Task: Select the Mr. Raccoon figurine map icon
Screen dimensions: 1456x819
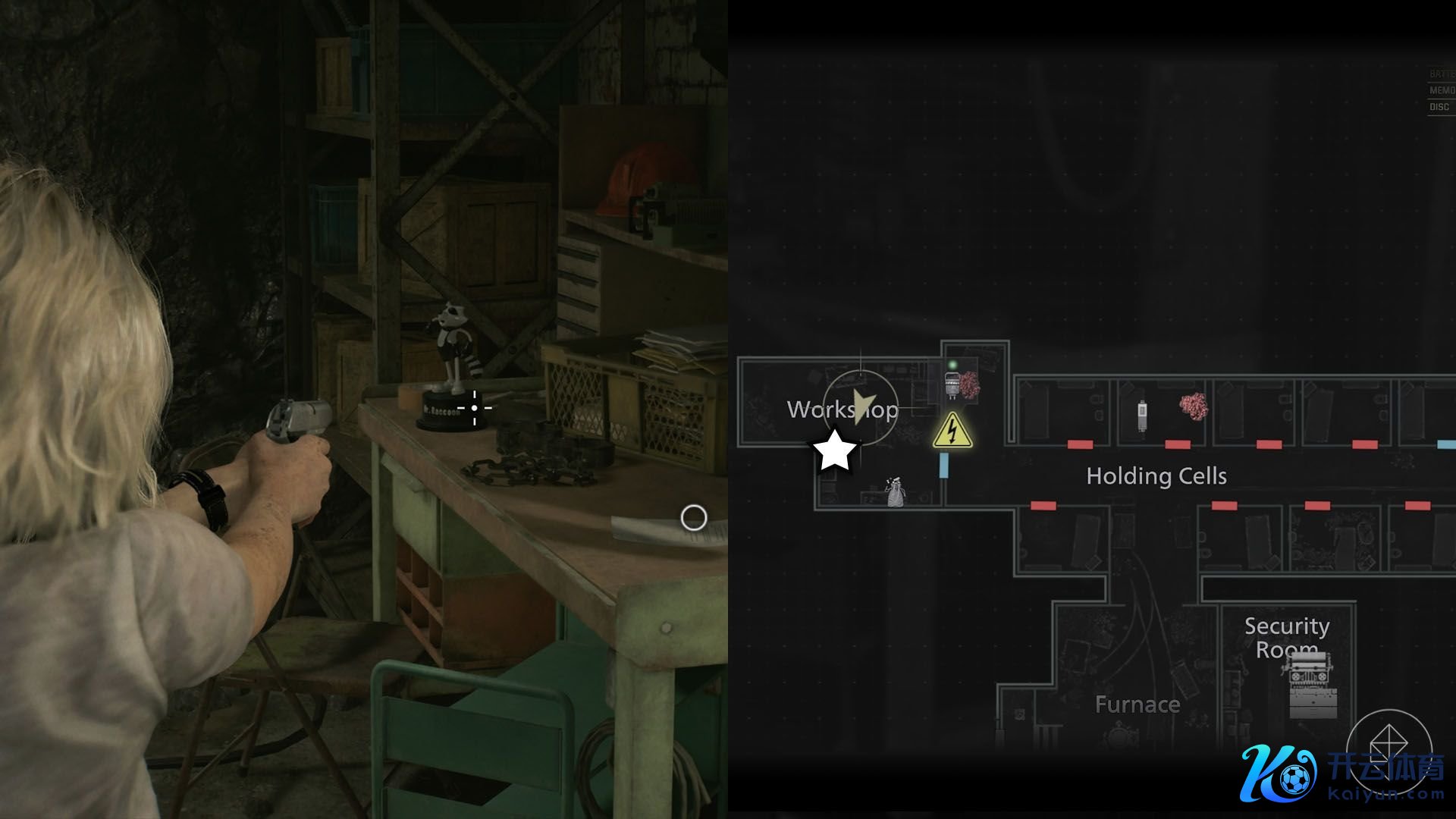Action: click(x=896, y=492)
